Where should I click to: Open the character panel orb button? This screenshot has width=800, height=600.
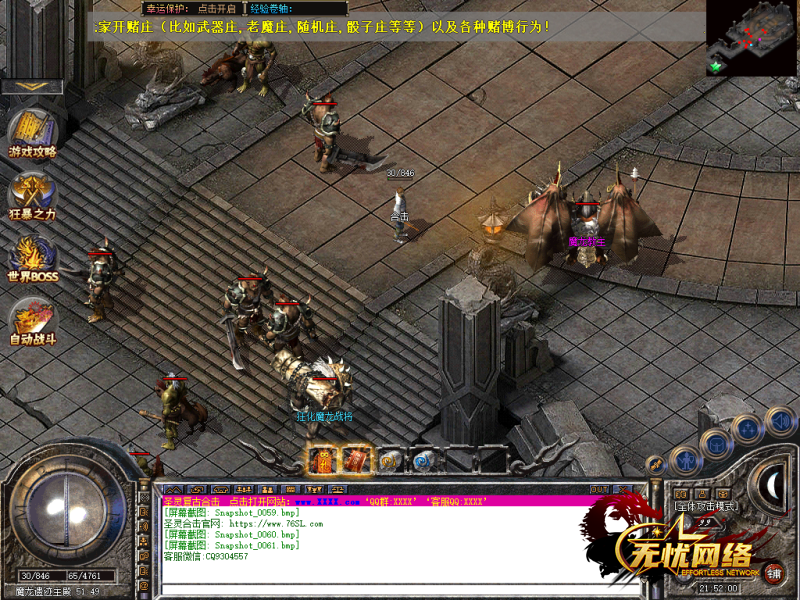(x=685, y=460)
